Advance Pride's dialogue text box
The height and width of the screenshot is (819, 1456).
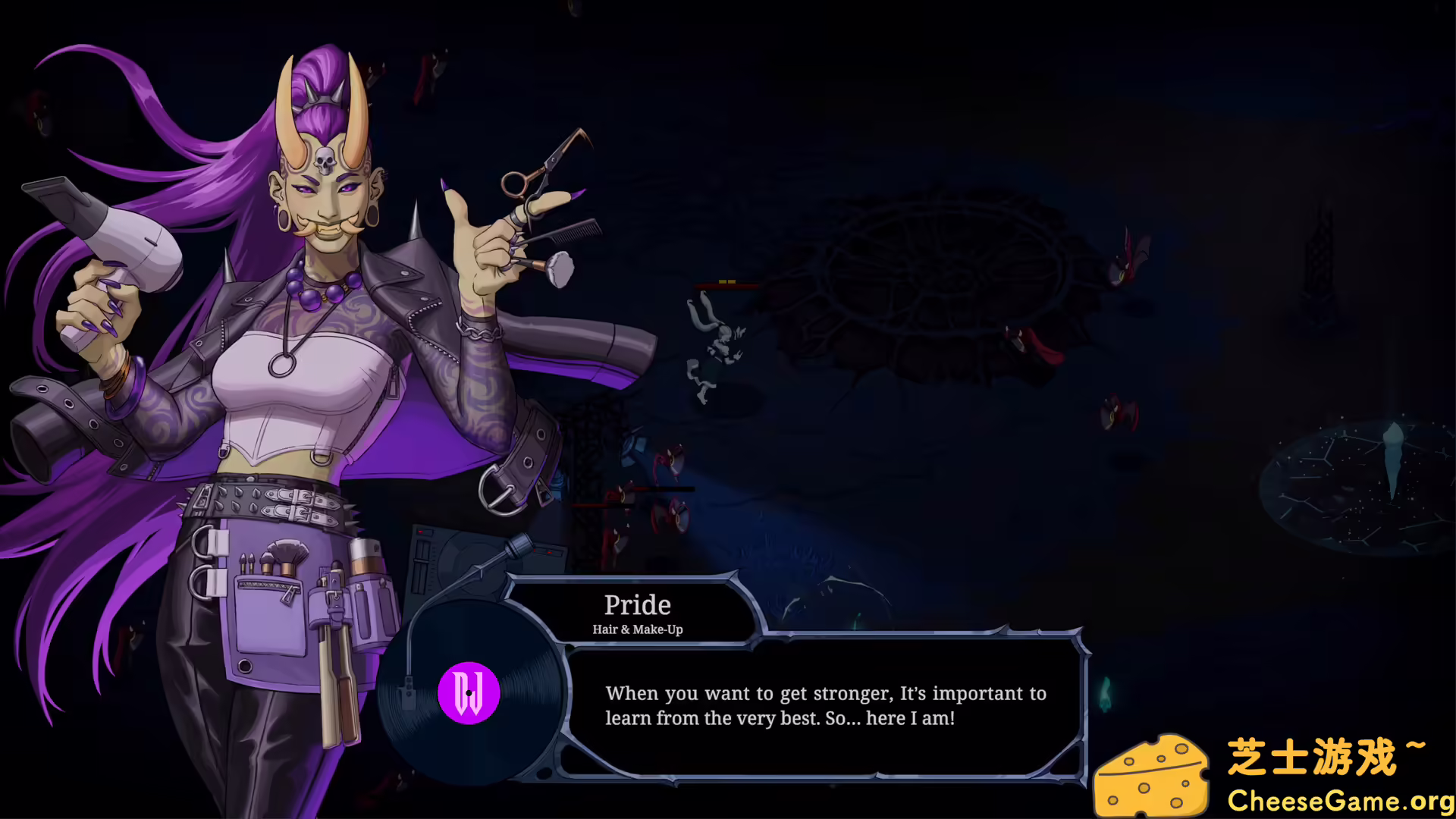[x=825, y=707]
